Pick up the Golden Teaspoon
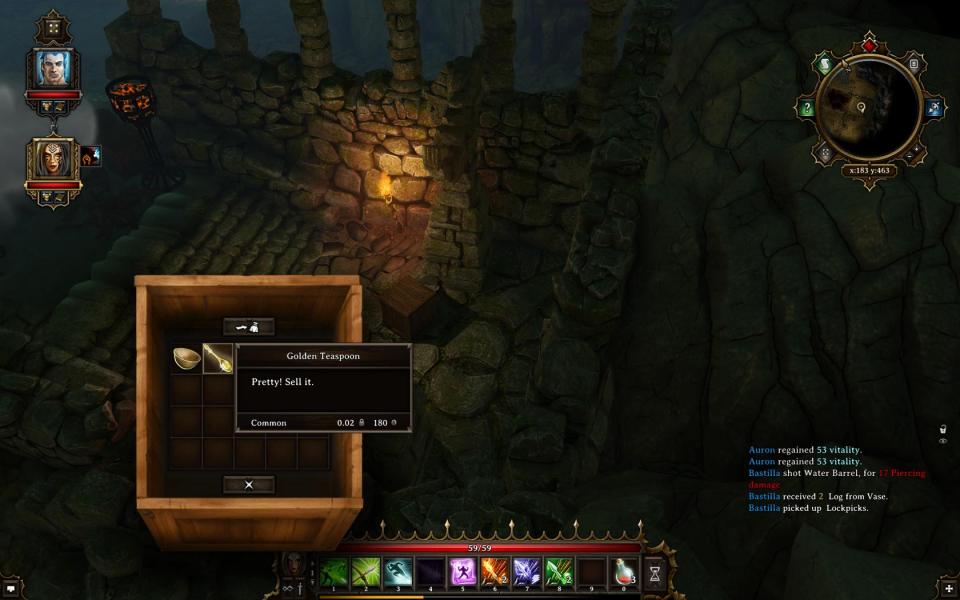The image size is (960, 600). click(x=217, y=358)
